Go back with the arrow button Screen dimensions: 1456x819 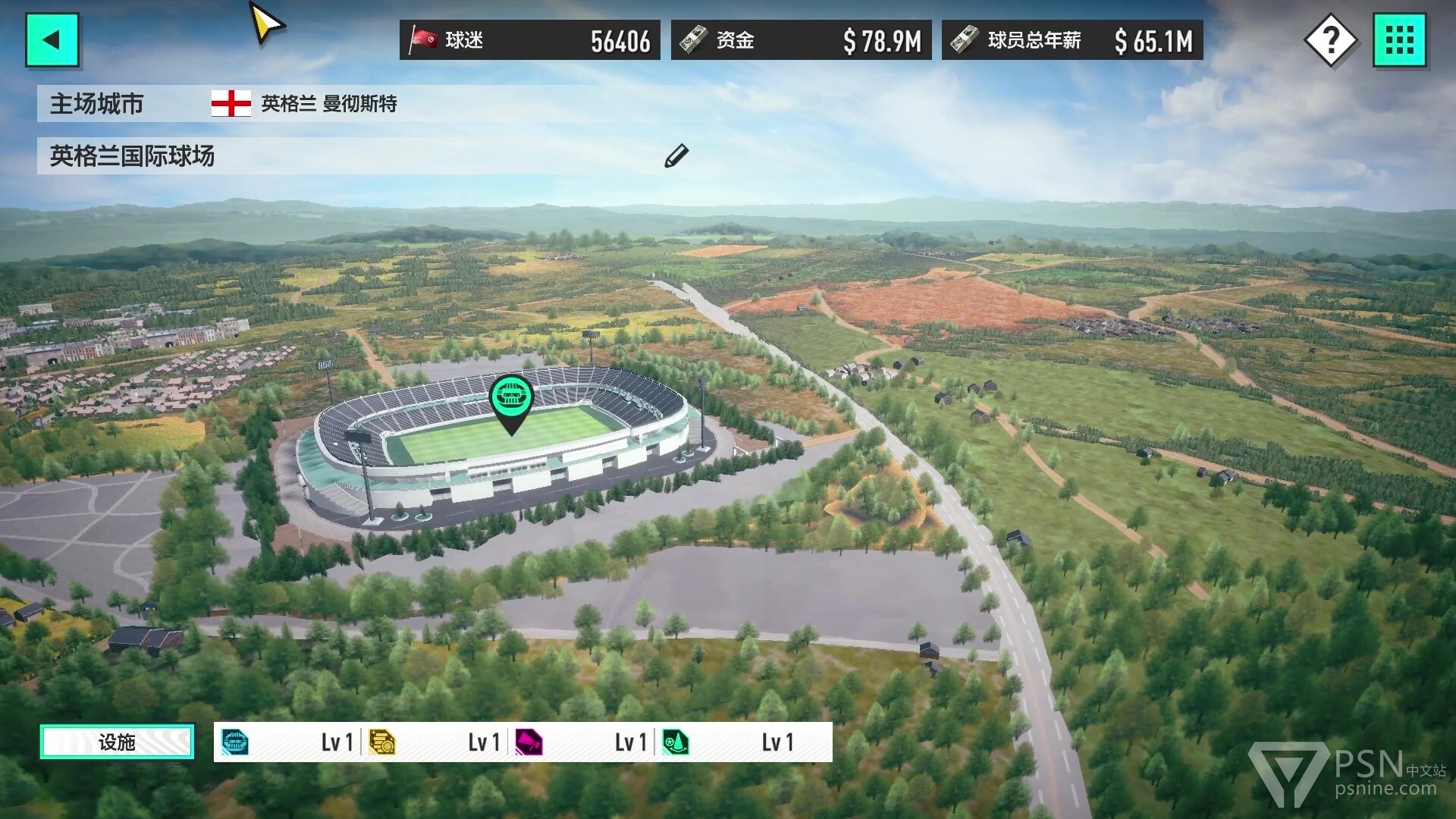pyautogui.click(x=52, y=39)
